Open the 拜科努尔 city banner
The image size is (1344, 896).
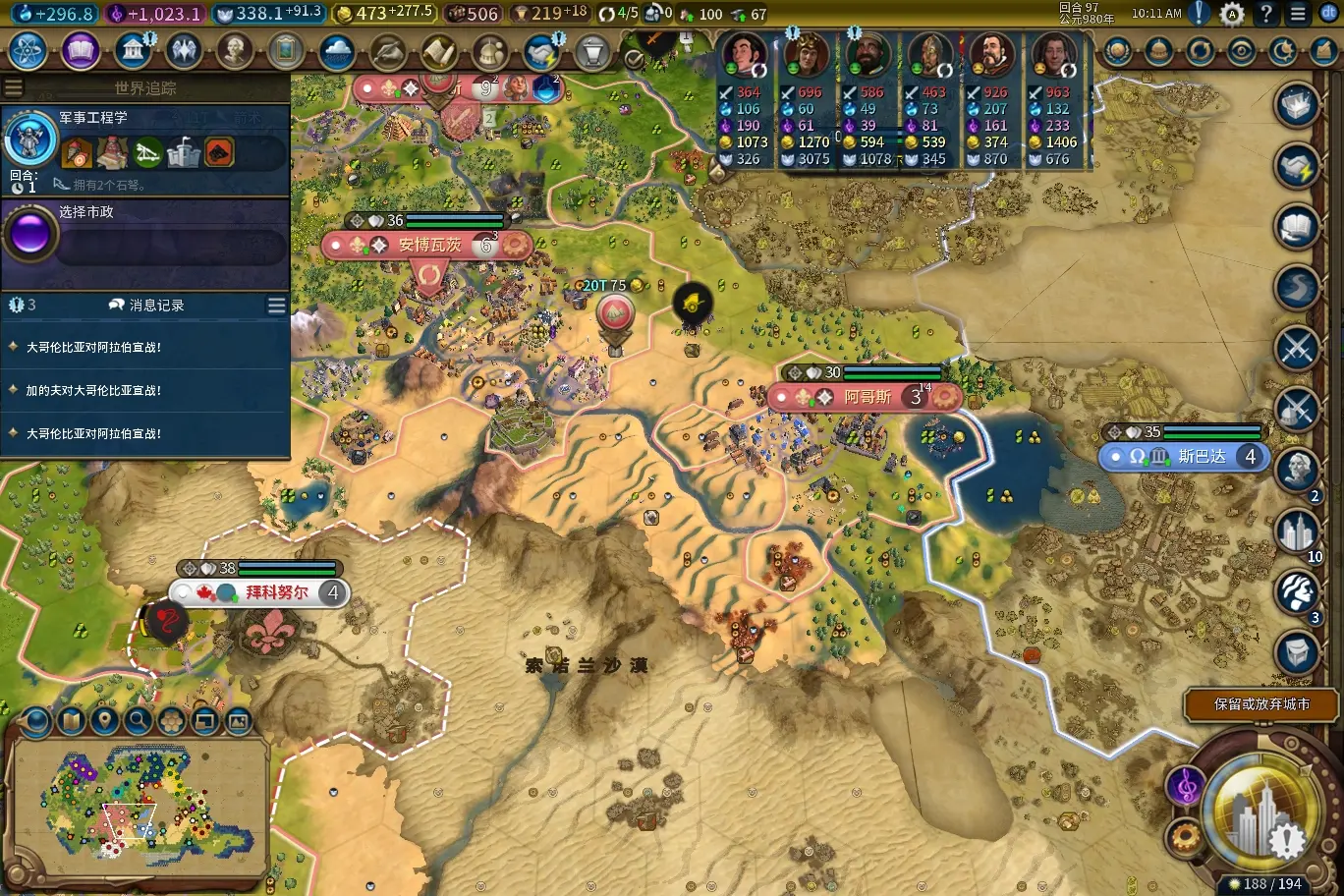(276, 592)
